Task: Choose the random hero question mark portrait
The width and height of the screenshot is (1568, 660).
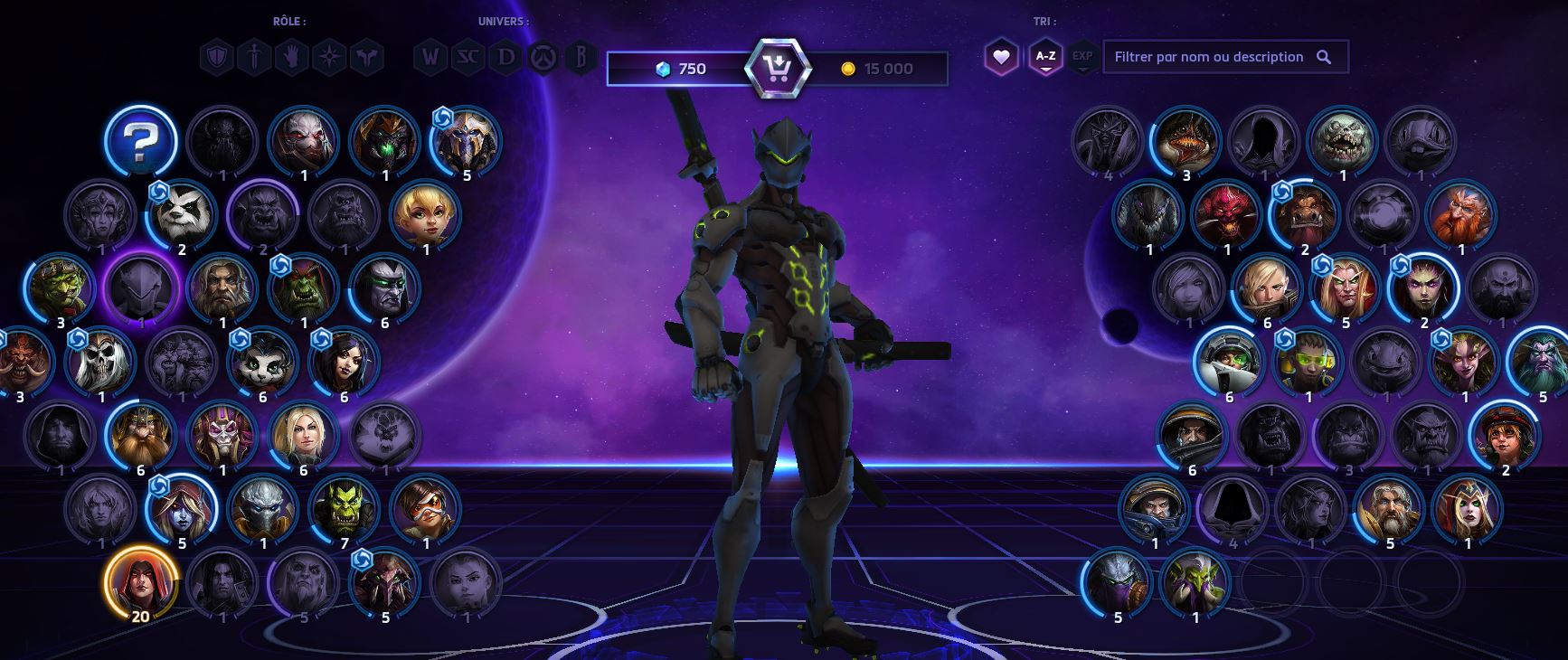Action: [x=140, y=140]
